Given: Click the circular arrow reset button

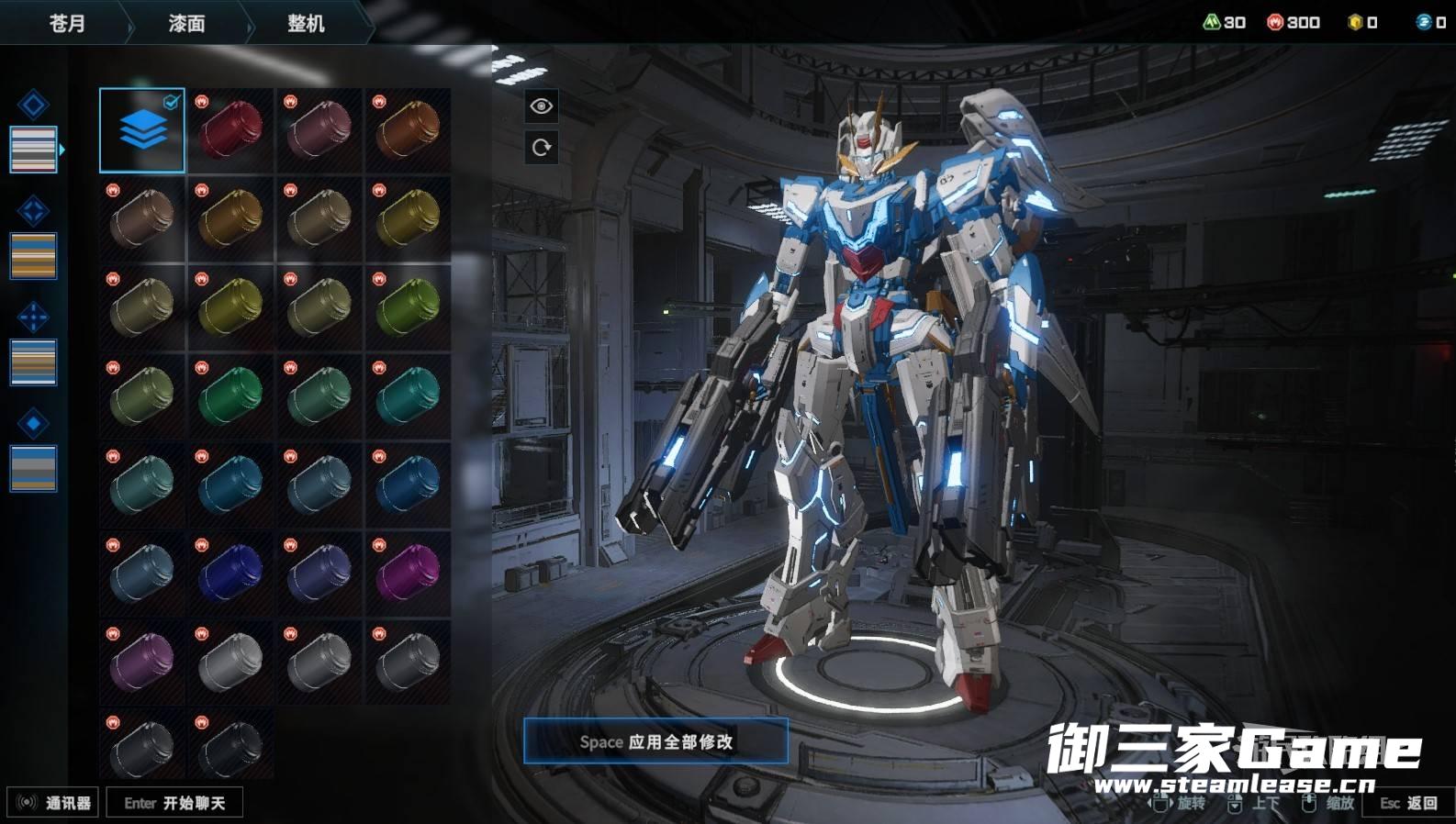Looking at the screenshot, I should point(542,148).
